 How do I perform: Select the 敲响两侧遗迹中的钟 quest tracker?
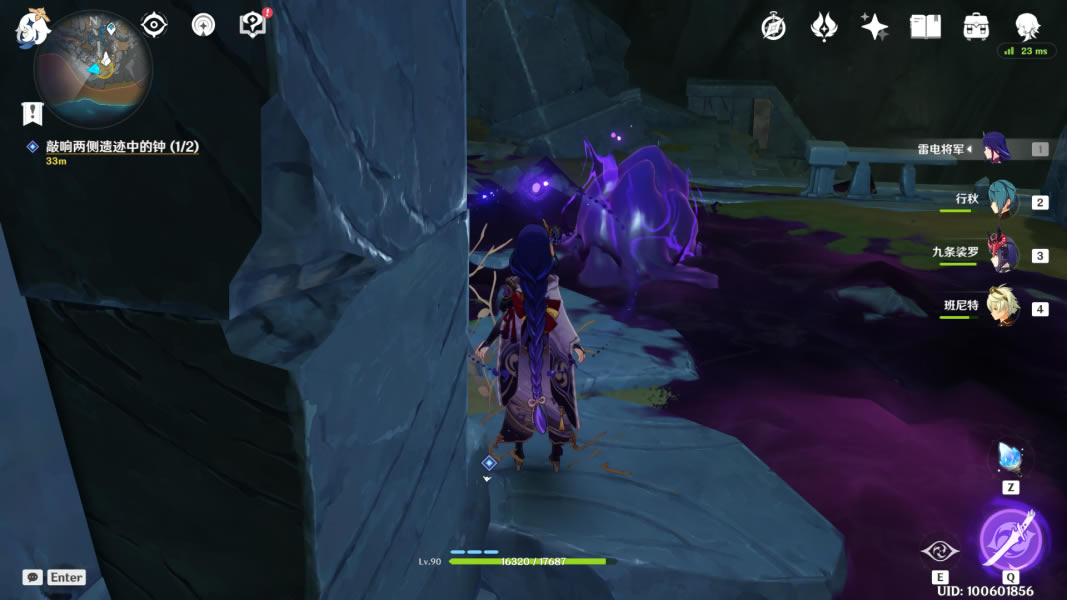point(121,147)
